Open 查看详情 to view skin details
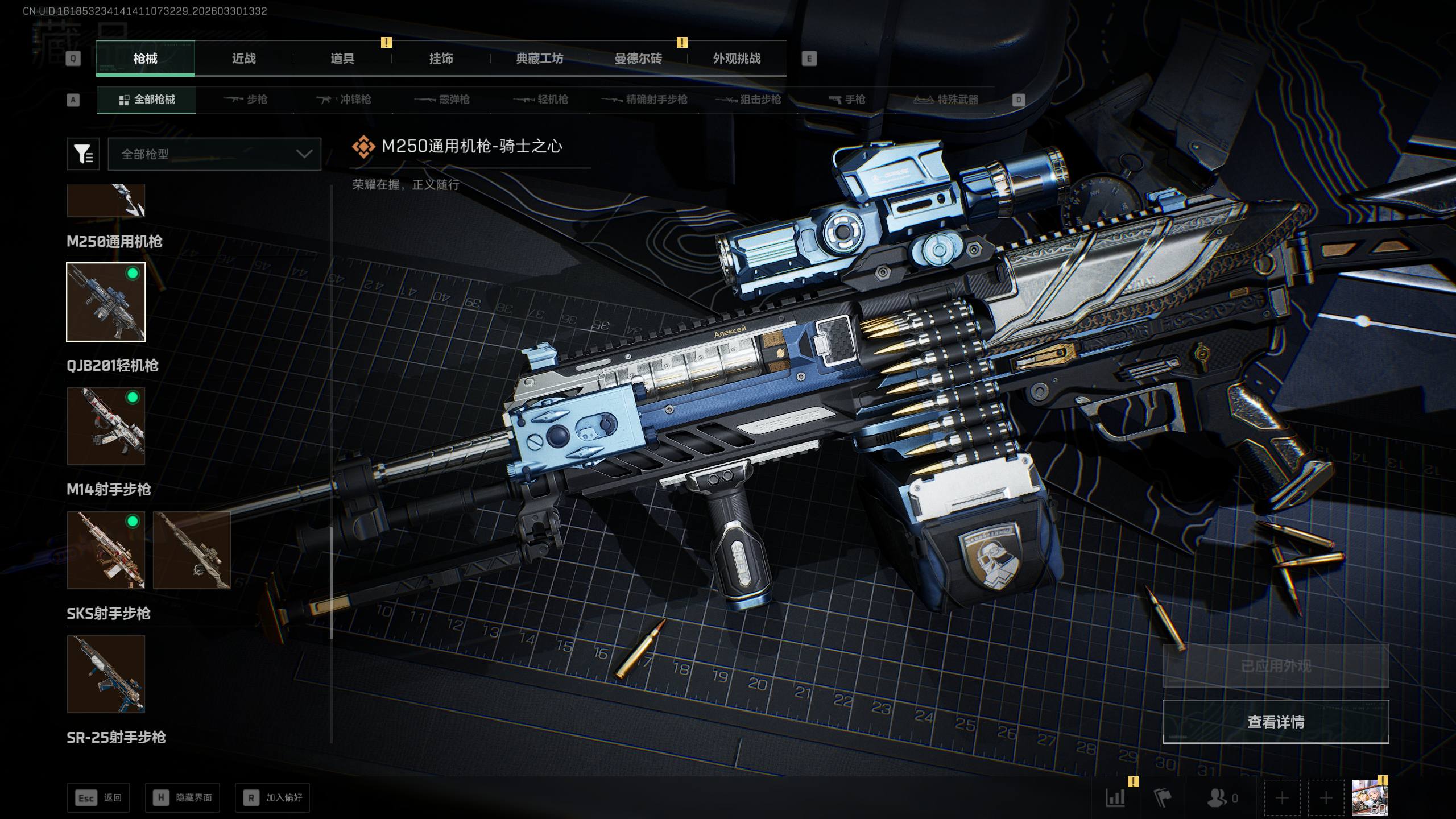This screenshot has width=1456, height=819. (x=1276, y=722)
